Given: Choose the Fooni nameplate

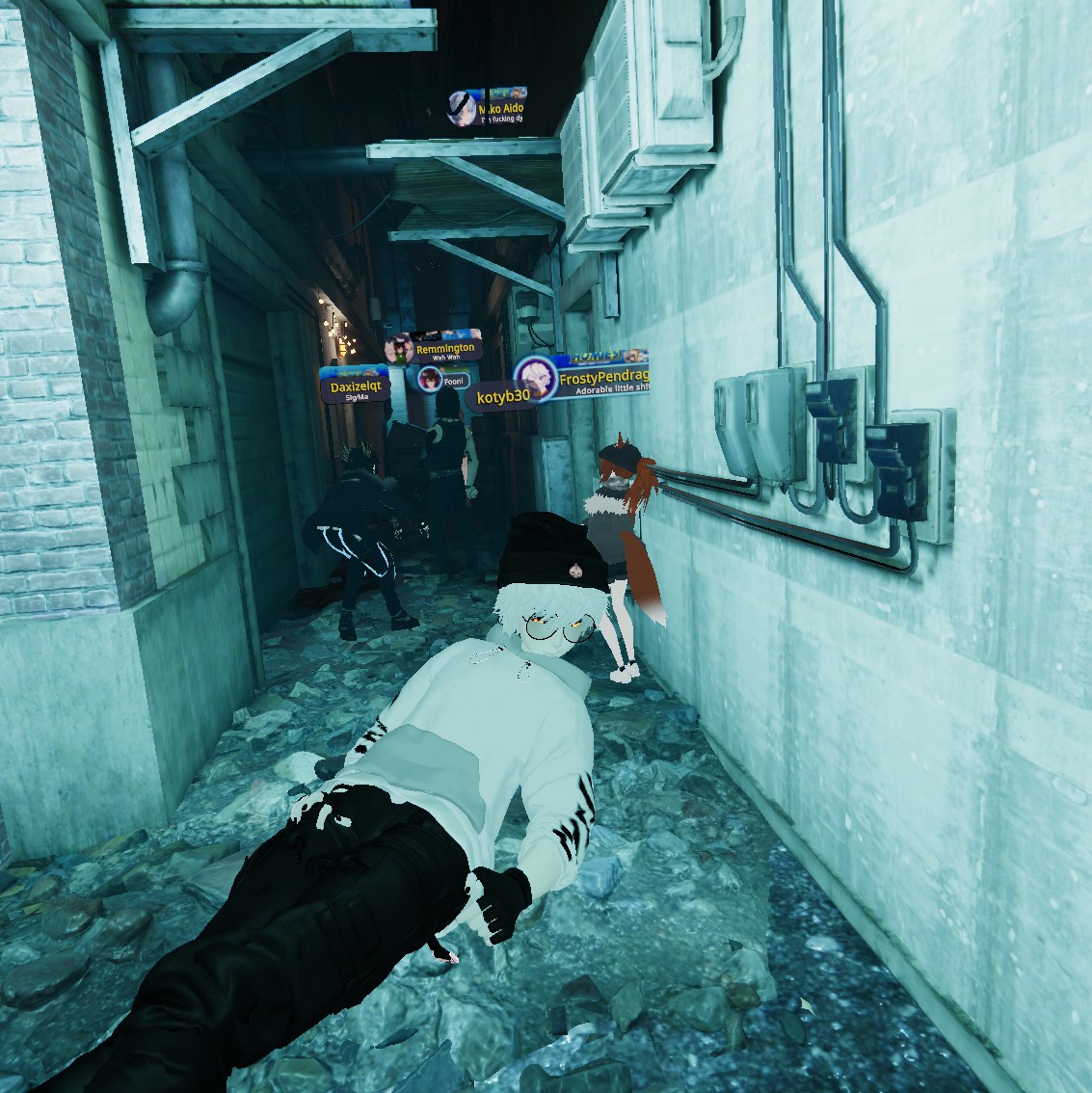Looking at the screenshot, I should [445, 381].
